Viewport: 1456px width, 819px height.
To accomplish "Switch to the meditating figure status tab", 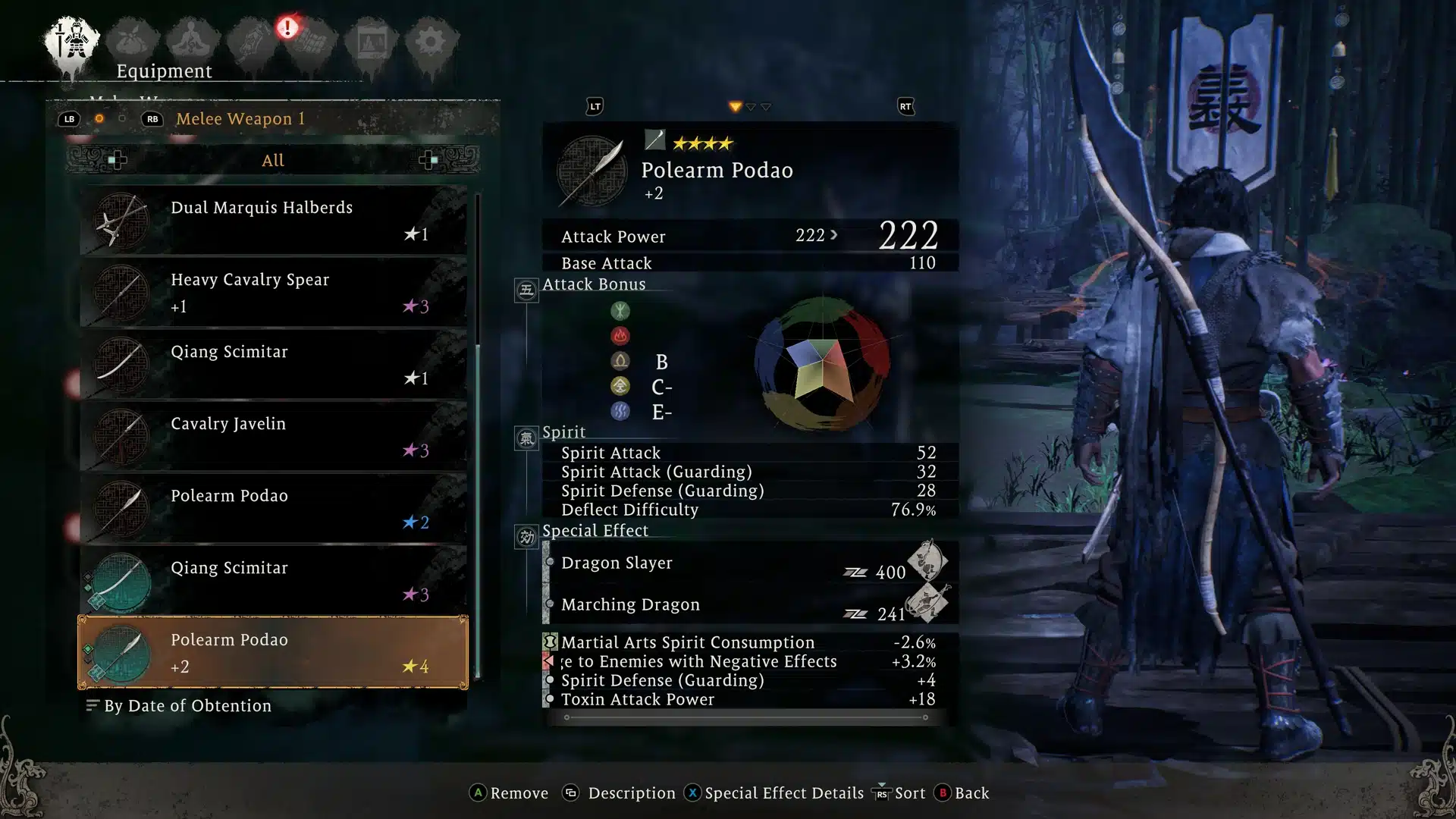I will [192, 42].
